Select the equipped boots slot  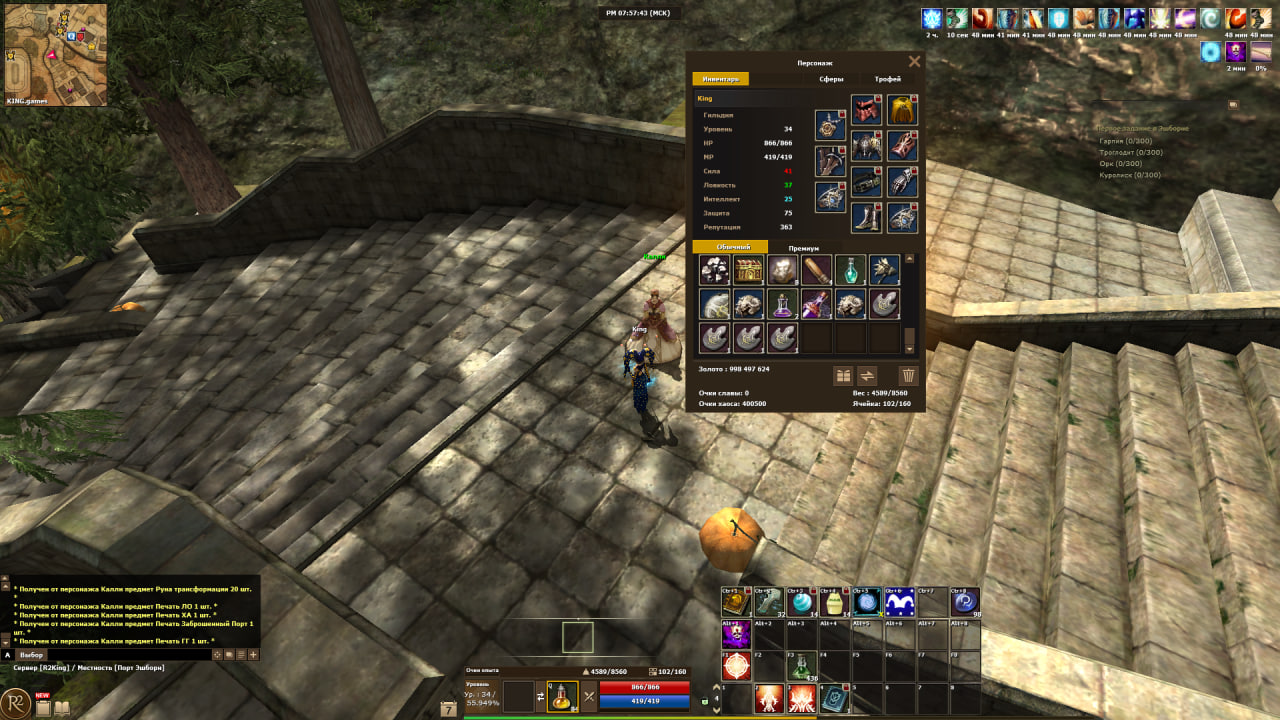point(866,218)
